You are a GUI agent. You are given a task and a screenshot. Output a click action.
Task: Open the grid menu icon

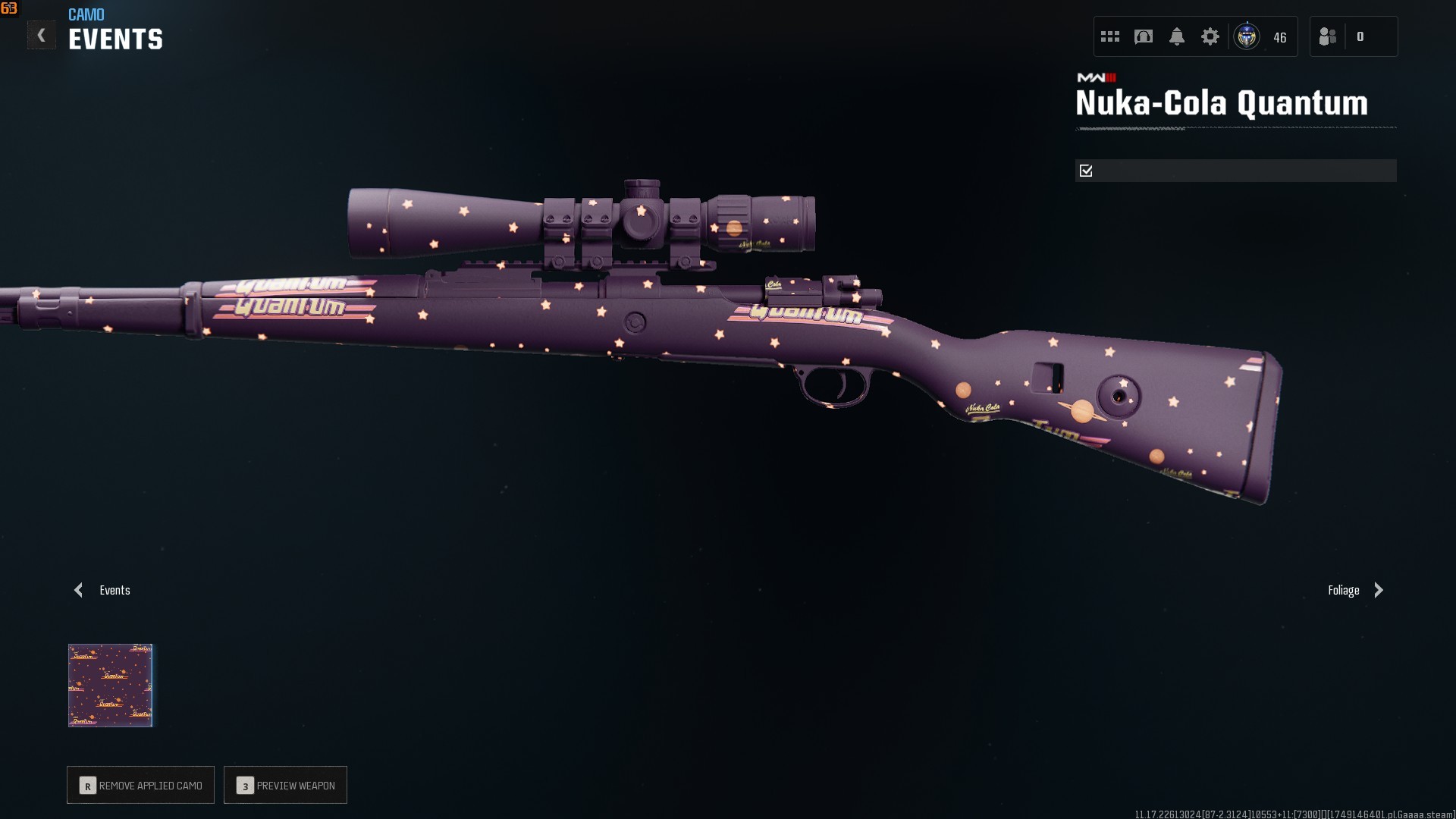pyautogui.click(x=1110, y=36)
